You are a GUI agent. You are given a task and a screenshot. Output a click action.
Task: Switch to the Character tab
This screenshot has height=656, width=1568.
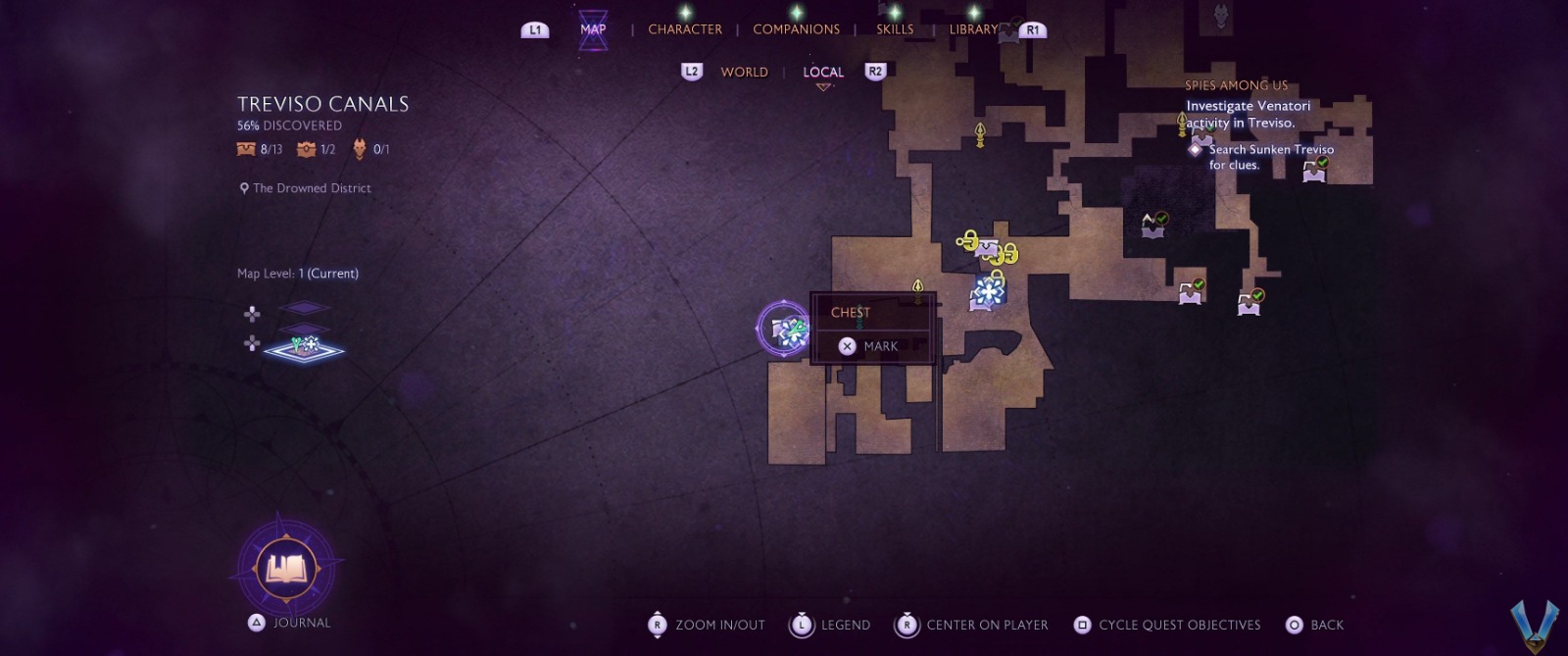tap(684, 29)
